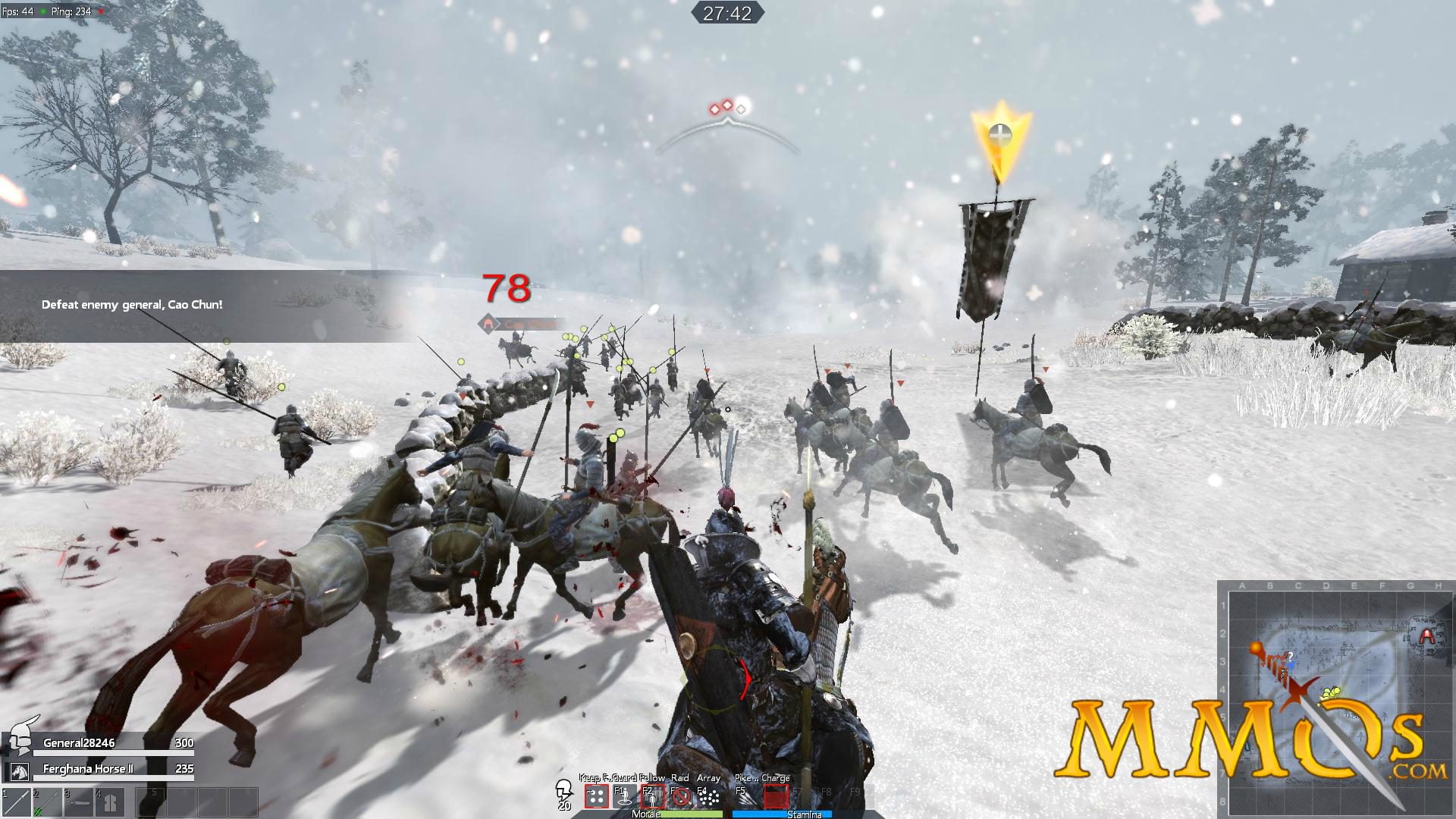Screen dimensions: 1456x819
Task: Toggle the Follow command bound to F2
Action: coord(653,796)
